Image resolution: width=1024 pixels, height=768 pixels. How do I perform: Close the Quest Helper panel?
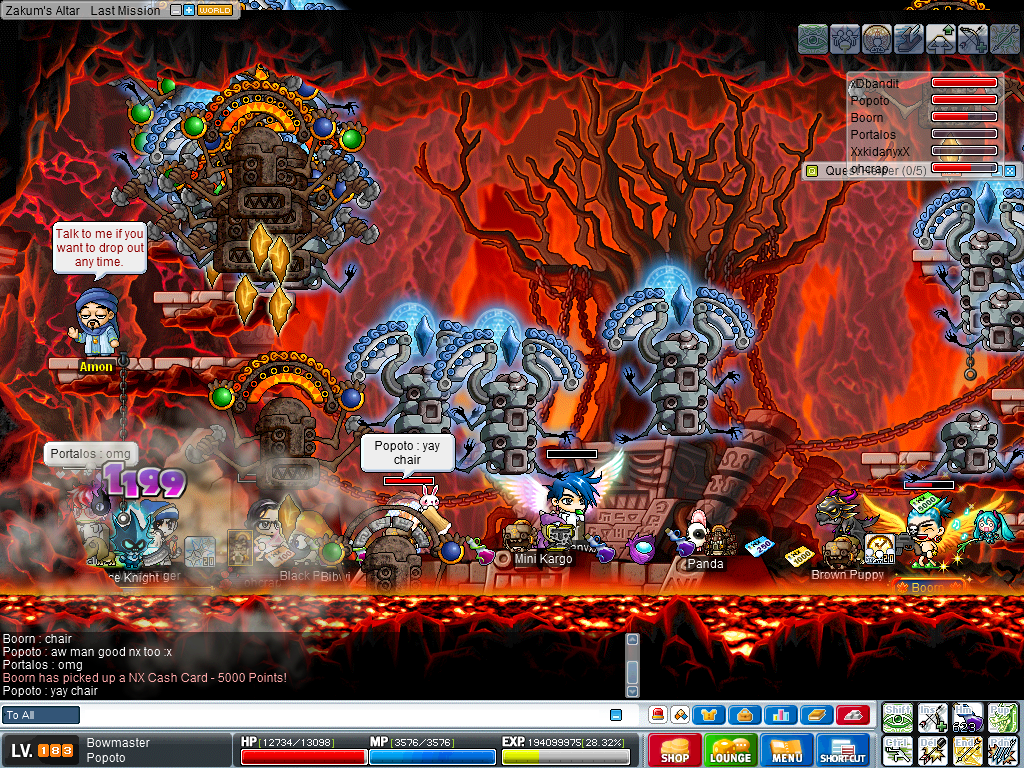[1010, 171]
